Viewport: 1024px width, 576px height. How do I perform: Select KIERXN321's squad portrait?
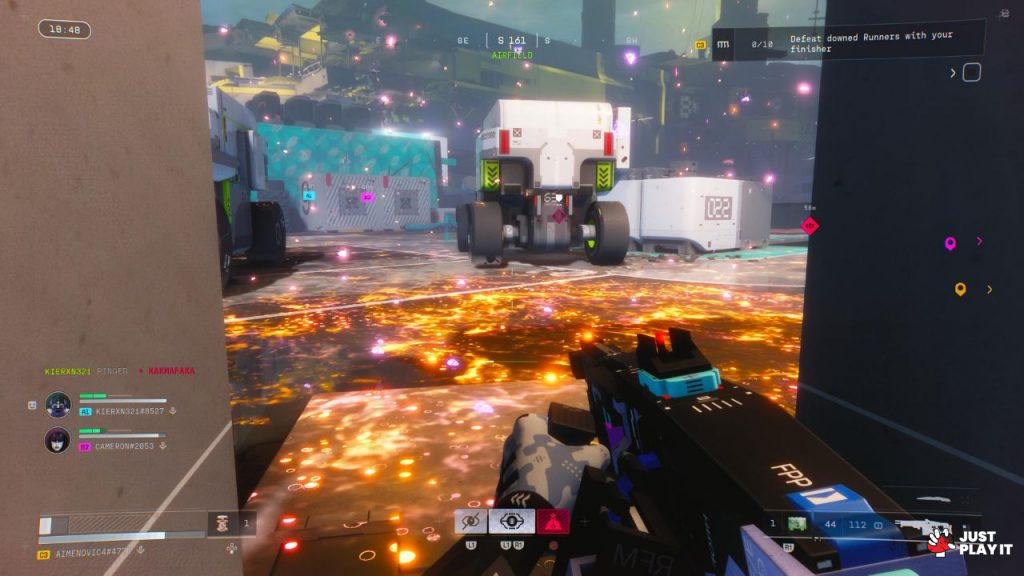58,405
